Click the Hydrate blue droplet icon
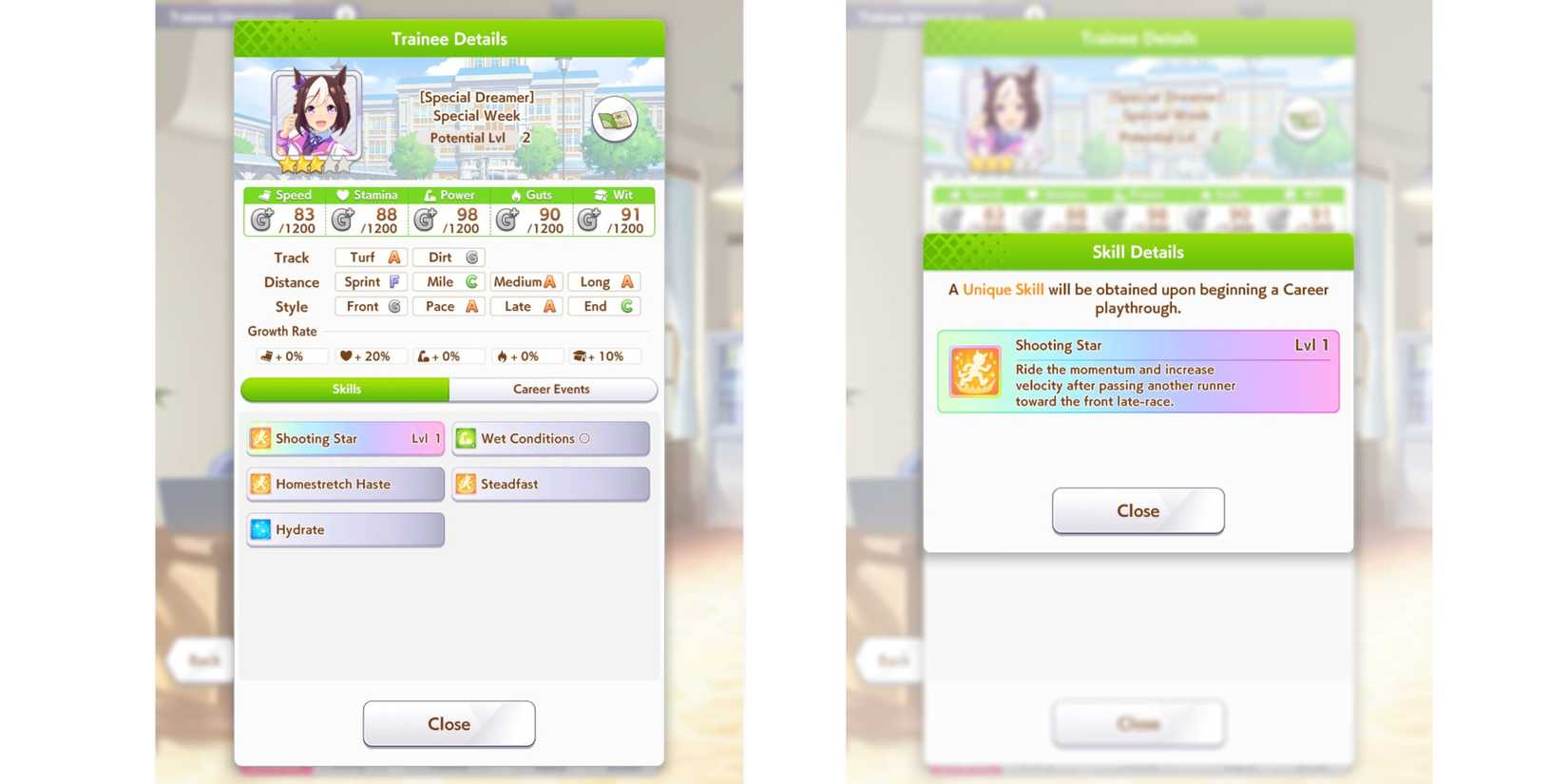The image size is (1568, 784). click(261, 529)
